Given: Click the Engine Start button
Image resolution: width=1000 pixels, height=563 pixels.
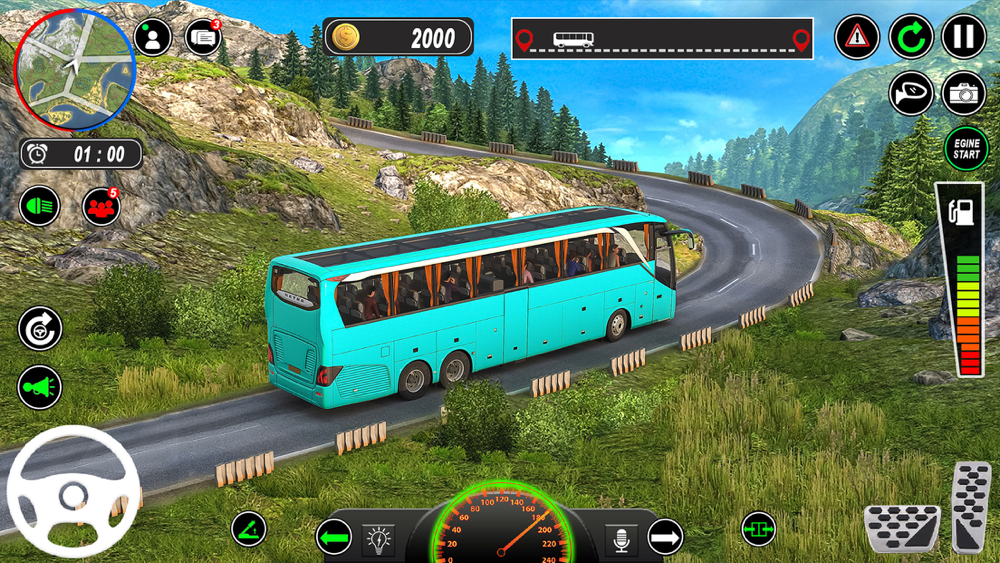Looking at the screenshot, I should tap(966, 149).
